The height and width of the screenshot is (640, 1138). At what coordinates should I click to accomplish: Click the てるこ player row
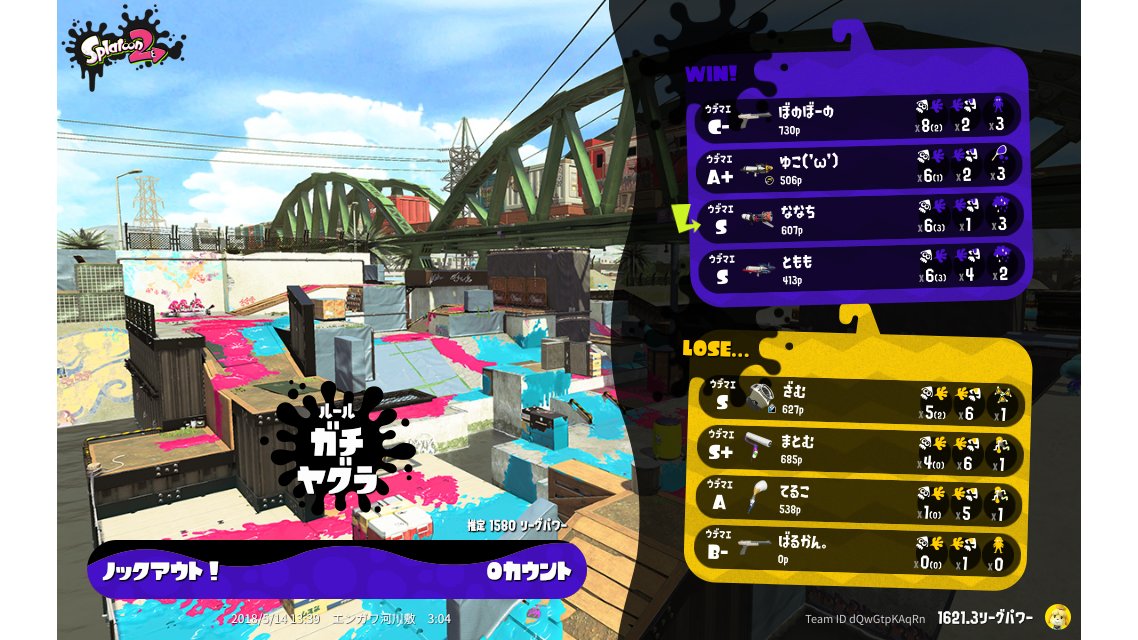click(858, 502)
